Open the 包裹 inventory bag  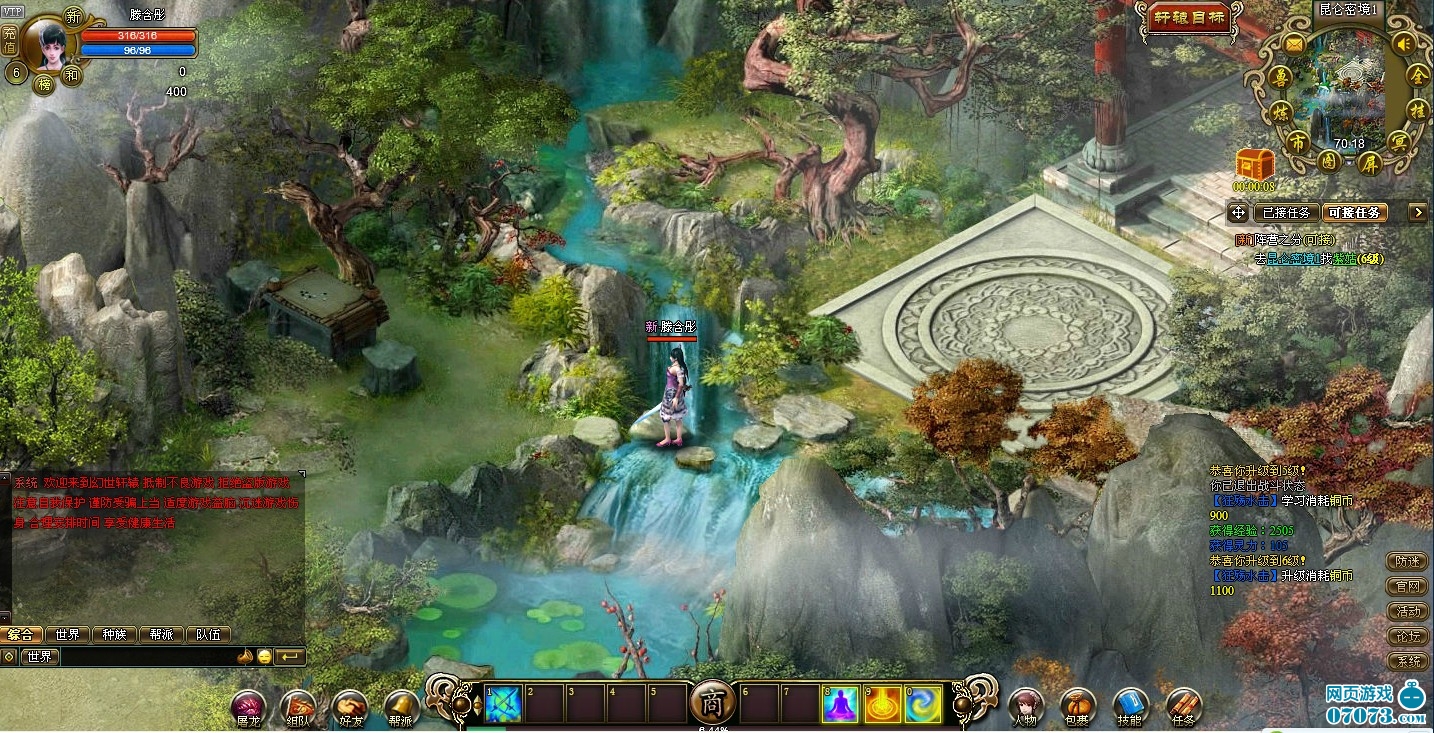[x=1077, y=706]
